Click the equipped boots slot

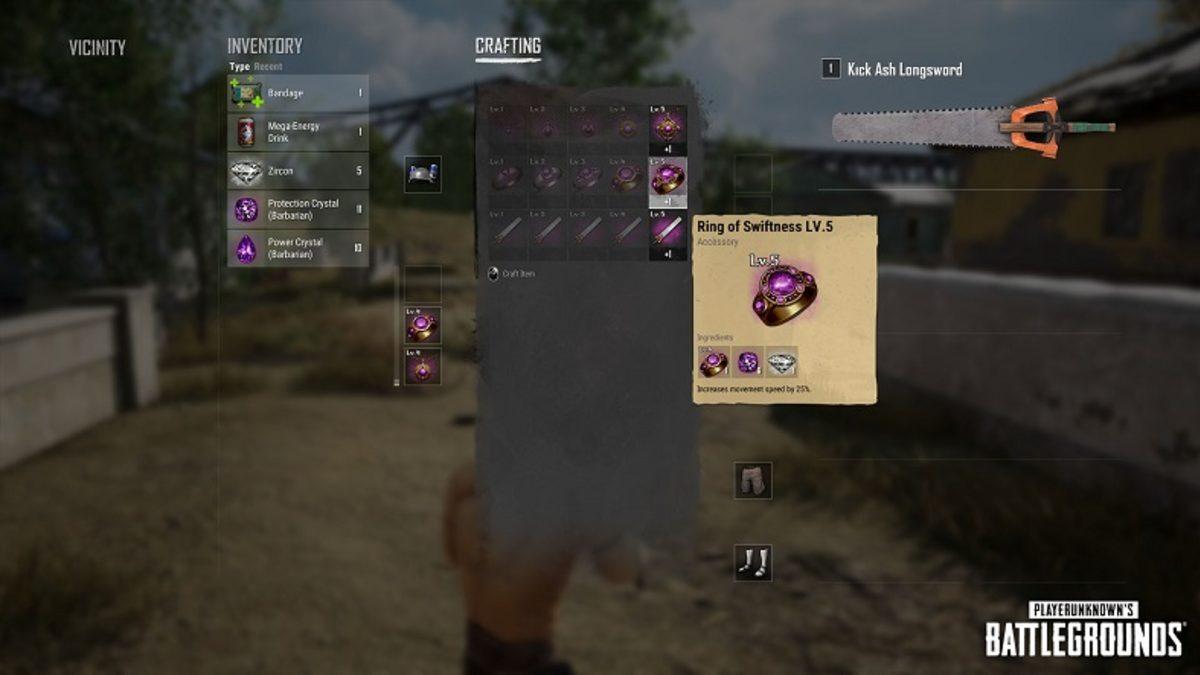coord(753,562)
